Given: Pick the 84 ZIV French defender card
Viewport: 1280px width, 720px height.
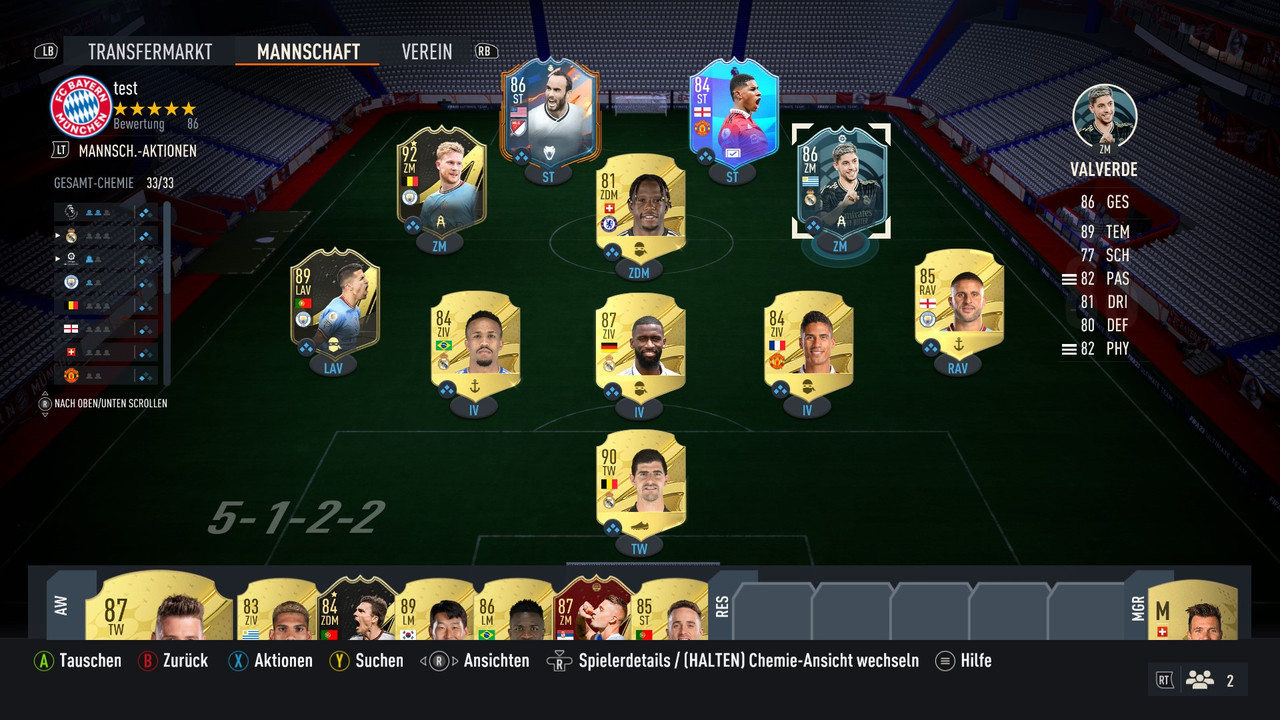Looking at the screenshot, I should click(808, 340).
